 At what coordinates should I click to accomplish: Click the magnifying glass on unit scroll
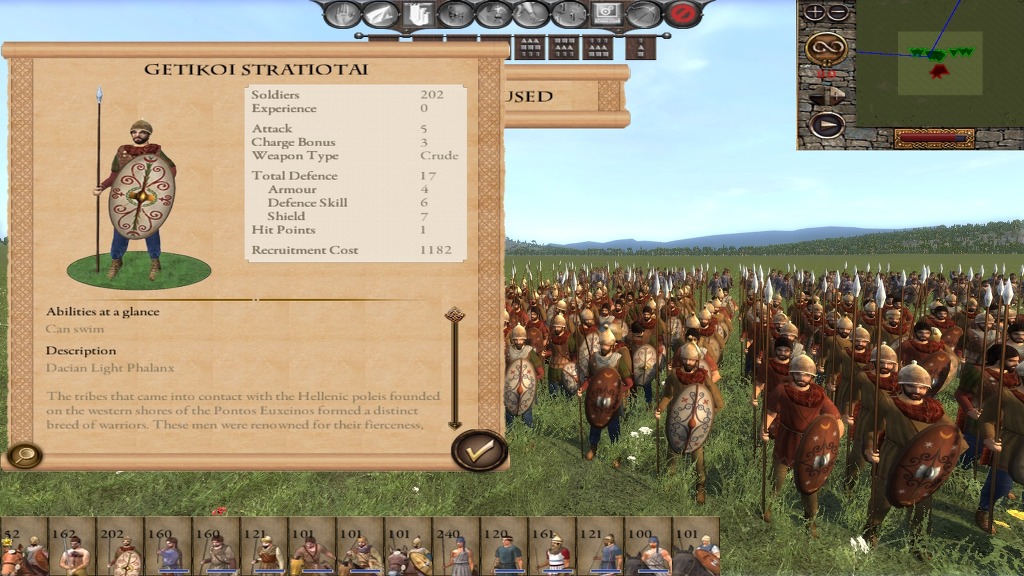tap(23, 456)
